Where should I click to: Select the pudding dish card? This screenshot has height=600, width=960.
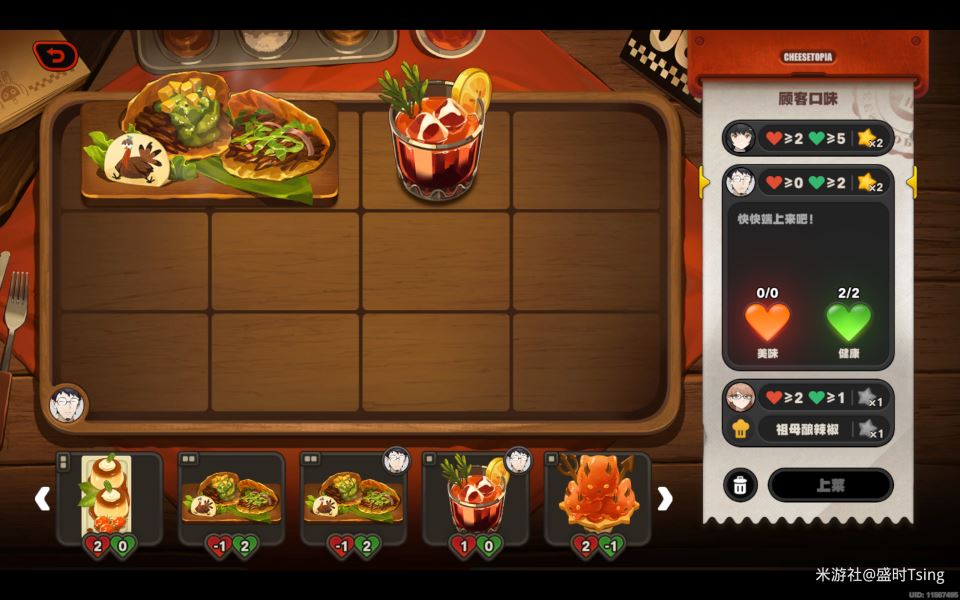pyautogui.click(x=109, y=498)
